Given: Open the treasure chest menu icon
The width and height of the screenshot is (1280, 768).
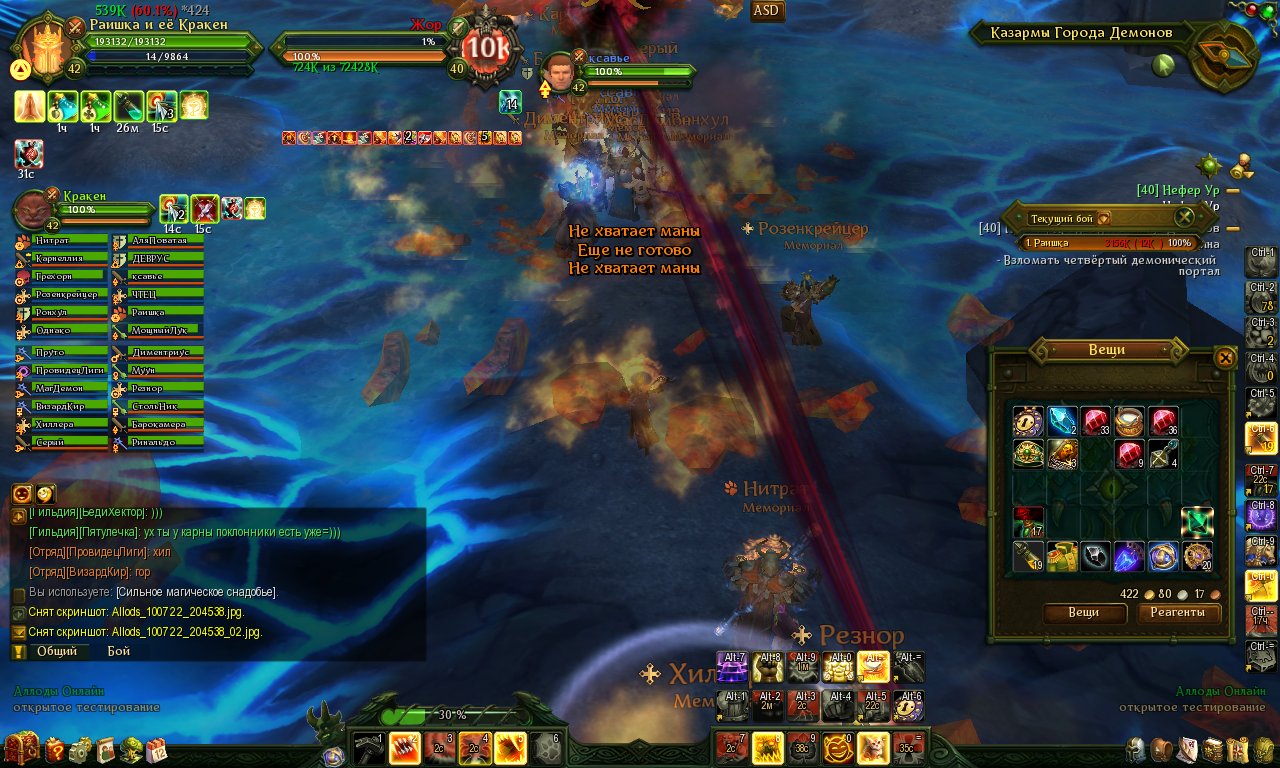Looking at the screenshot, I should pos(21,748).
